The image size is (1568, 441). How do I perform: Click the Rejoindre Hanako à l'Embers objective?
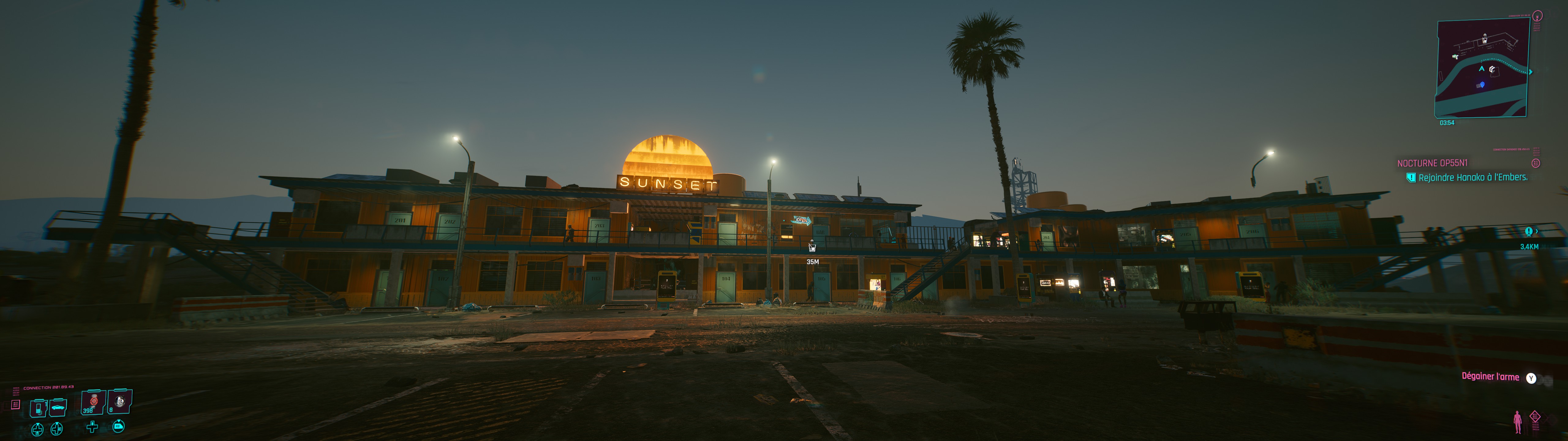[x=1472, y=178]
